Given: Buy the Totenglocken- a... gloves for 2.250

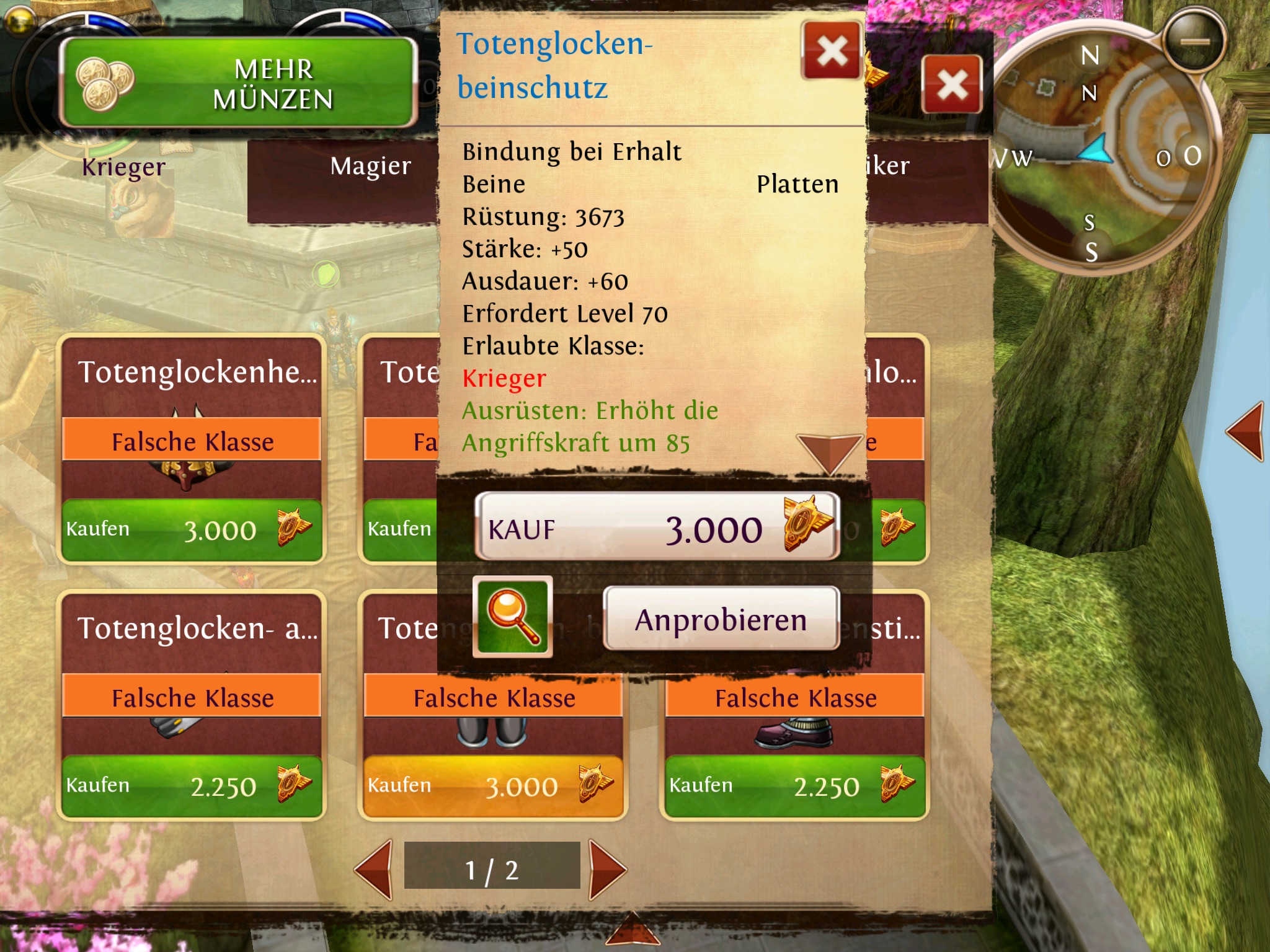Looking at the screenshot, I should pos(192,786).
